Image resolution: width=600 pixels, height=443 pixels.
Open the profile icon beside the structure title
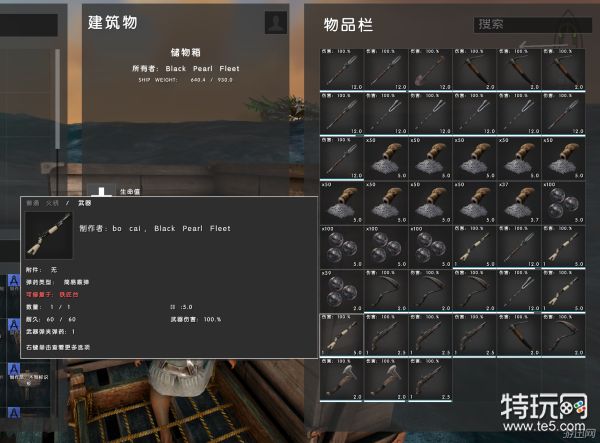point(275,23)
